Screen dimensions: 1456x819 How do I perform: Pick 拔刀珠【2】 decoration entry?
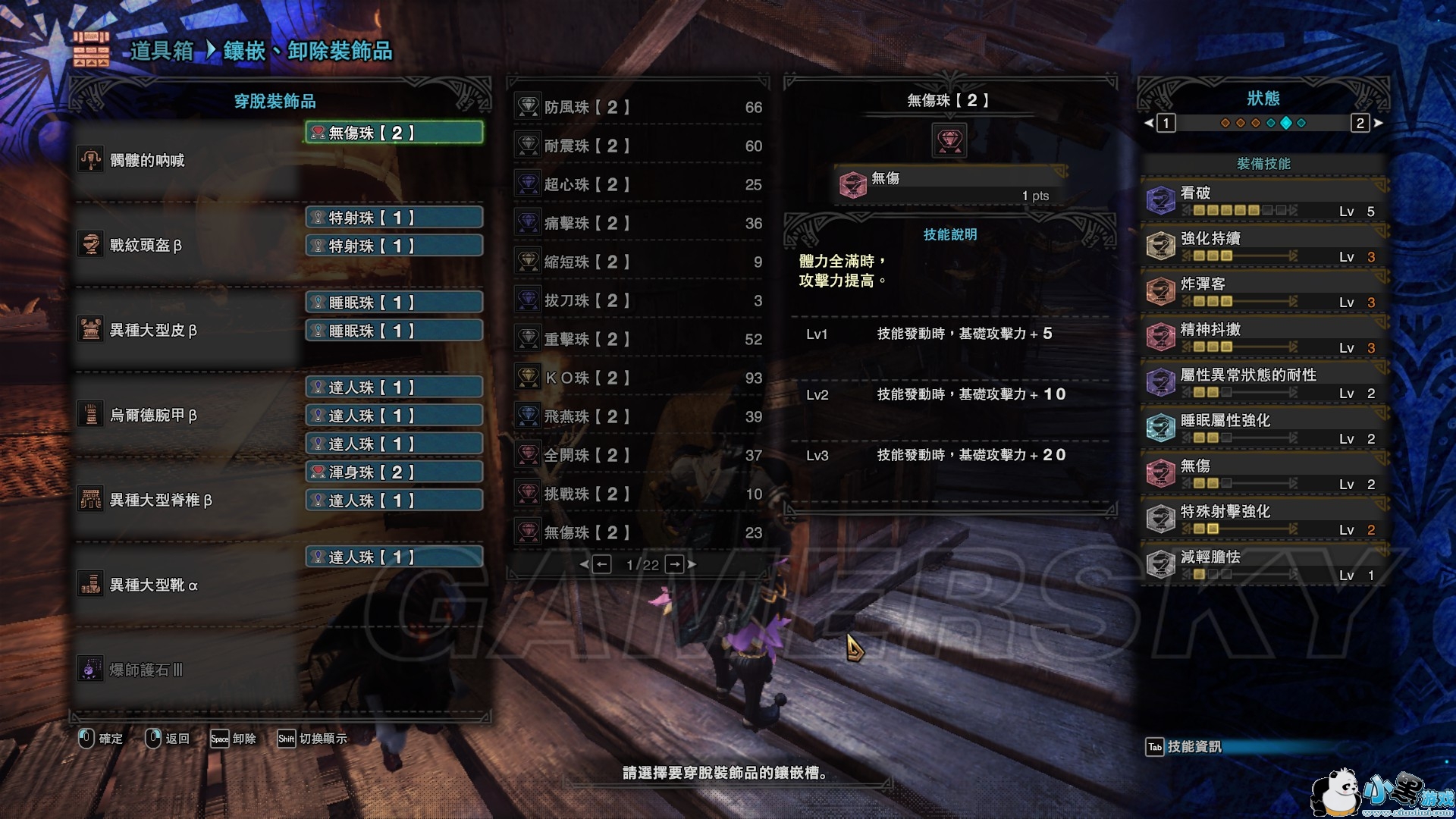[x=639, y=301]
